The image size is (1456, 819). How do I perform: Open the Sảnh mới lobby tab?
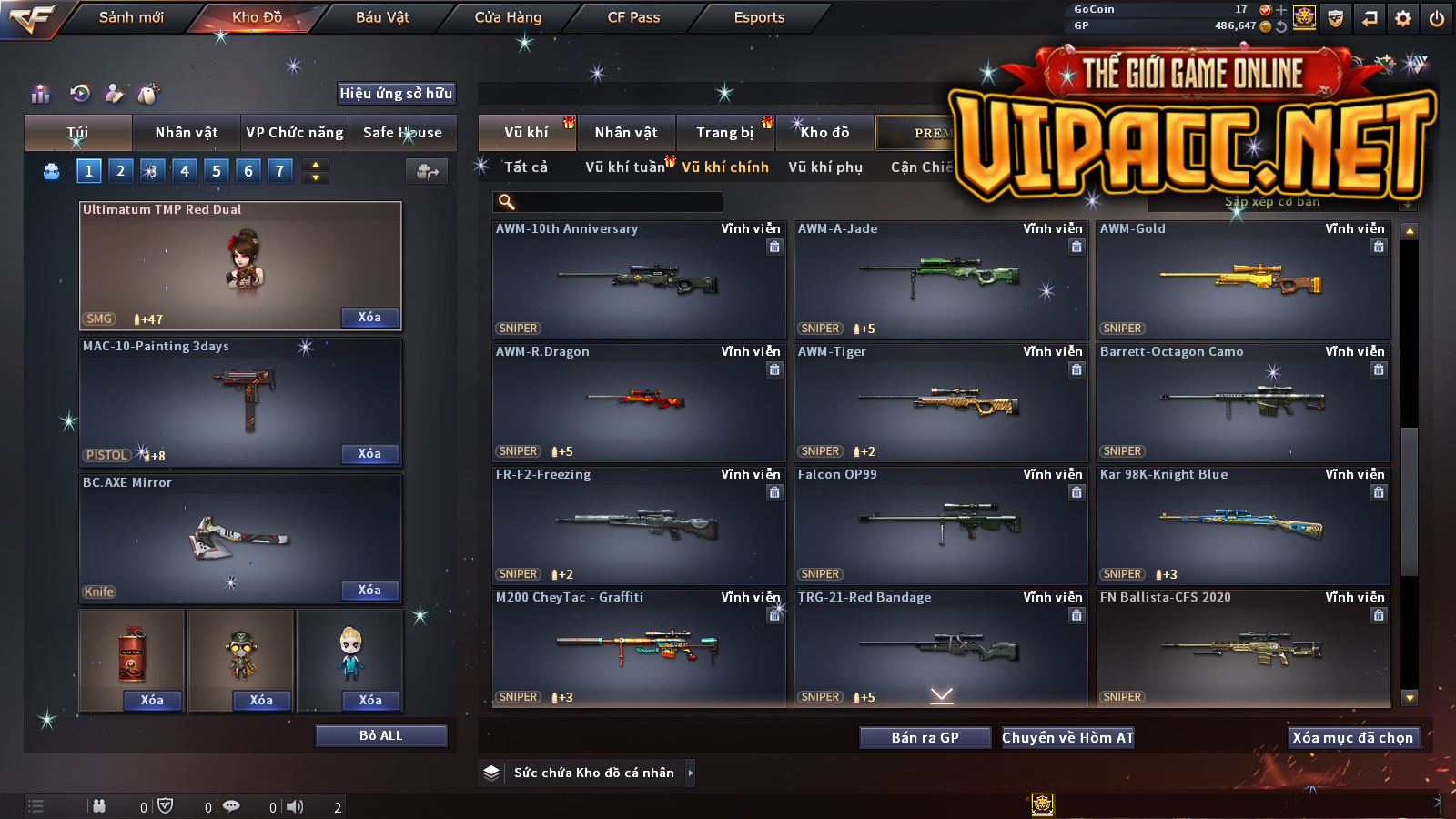[131, 17]
